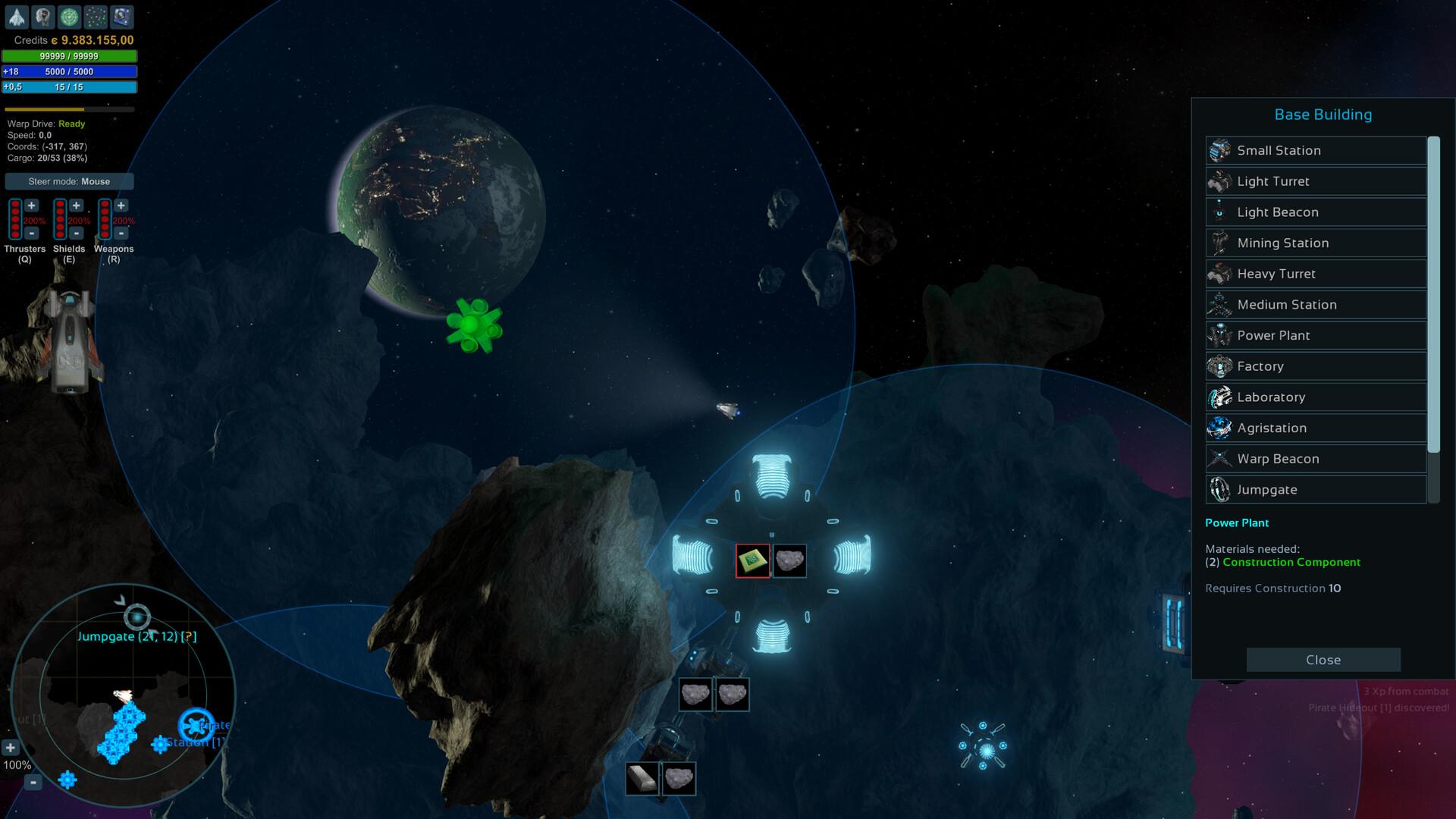The height and width of the screenshot is (819, 1456).
Task: Open the green radar scanner icon
Action: click(x=70, y=15)
